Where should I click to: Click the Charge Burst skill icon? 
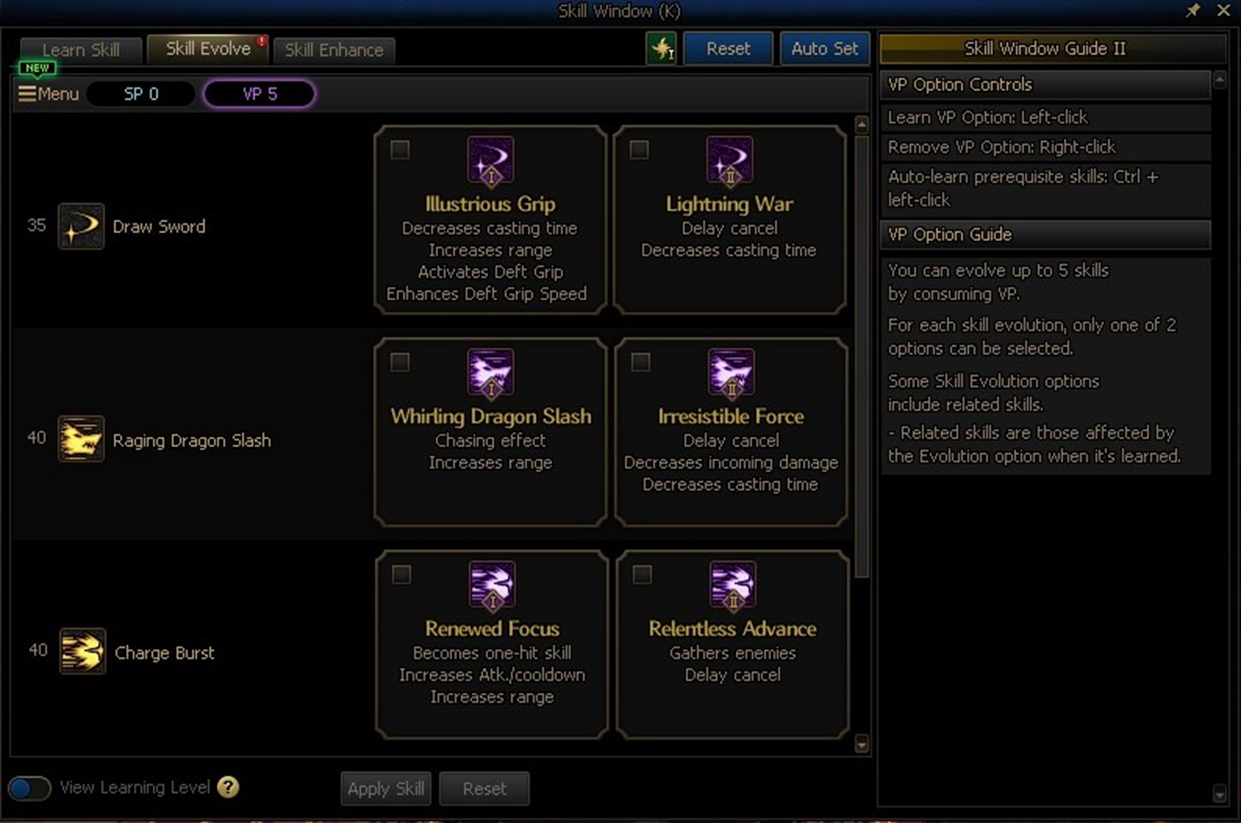(x=82, y=652)
